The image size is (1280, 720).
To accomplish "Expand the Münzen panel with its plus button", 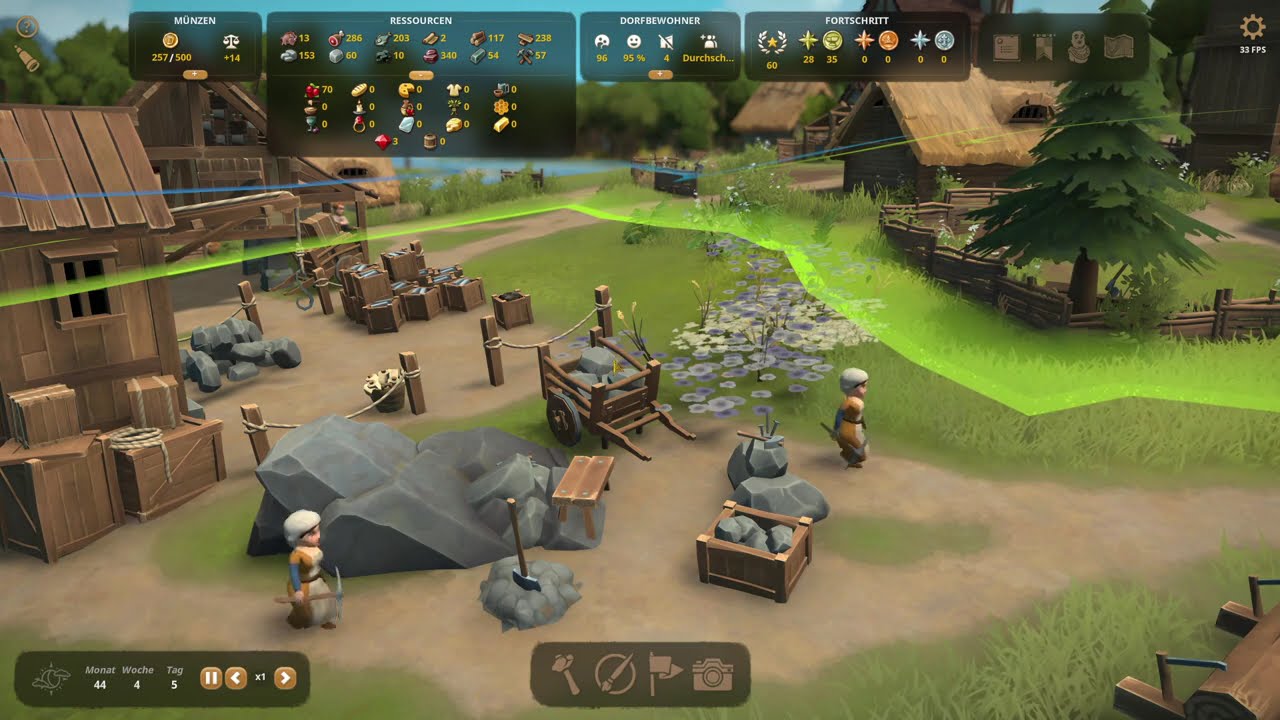I will pyautogui.click(x=195, y=74).
